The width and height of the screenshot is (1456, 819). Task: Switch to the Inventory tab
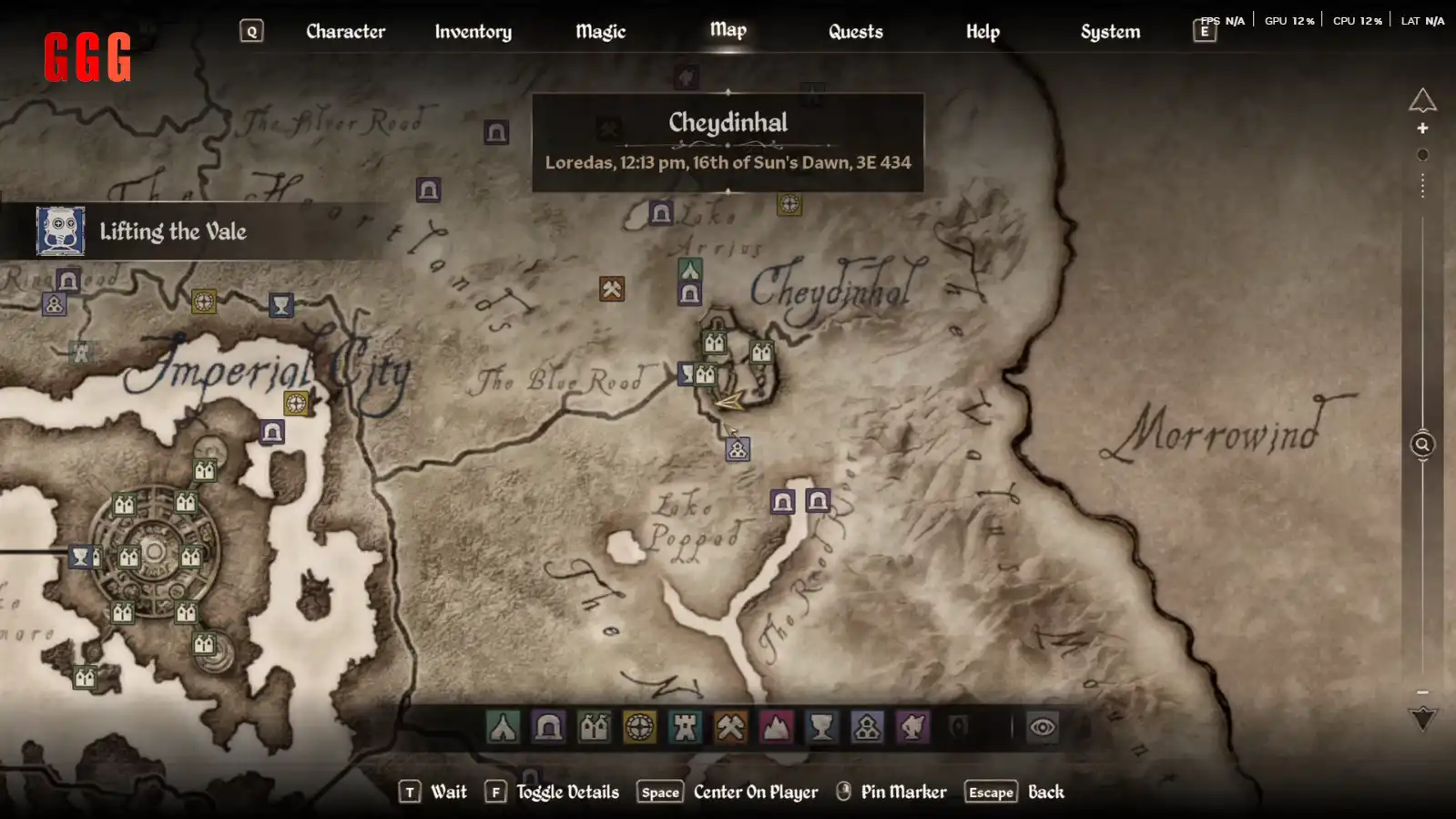tap(473, 31)
